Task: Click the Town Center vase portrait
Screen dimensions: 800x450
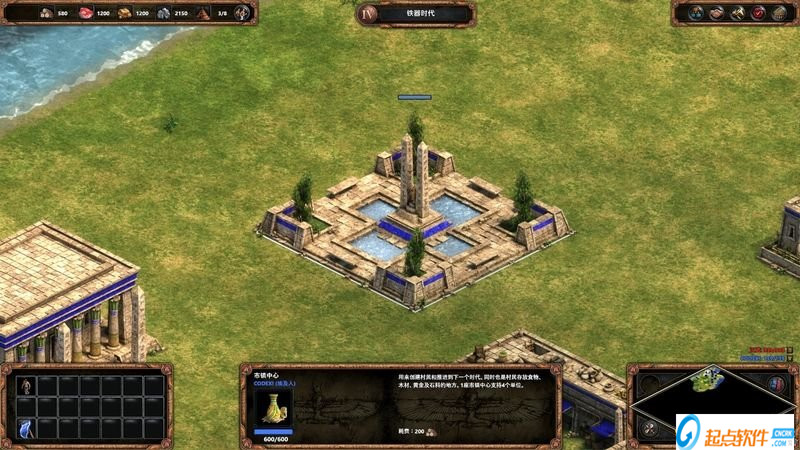Action: 272,406
